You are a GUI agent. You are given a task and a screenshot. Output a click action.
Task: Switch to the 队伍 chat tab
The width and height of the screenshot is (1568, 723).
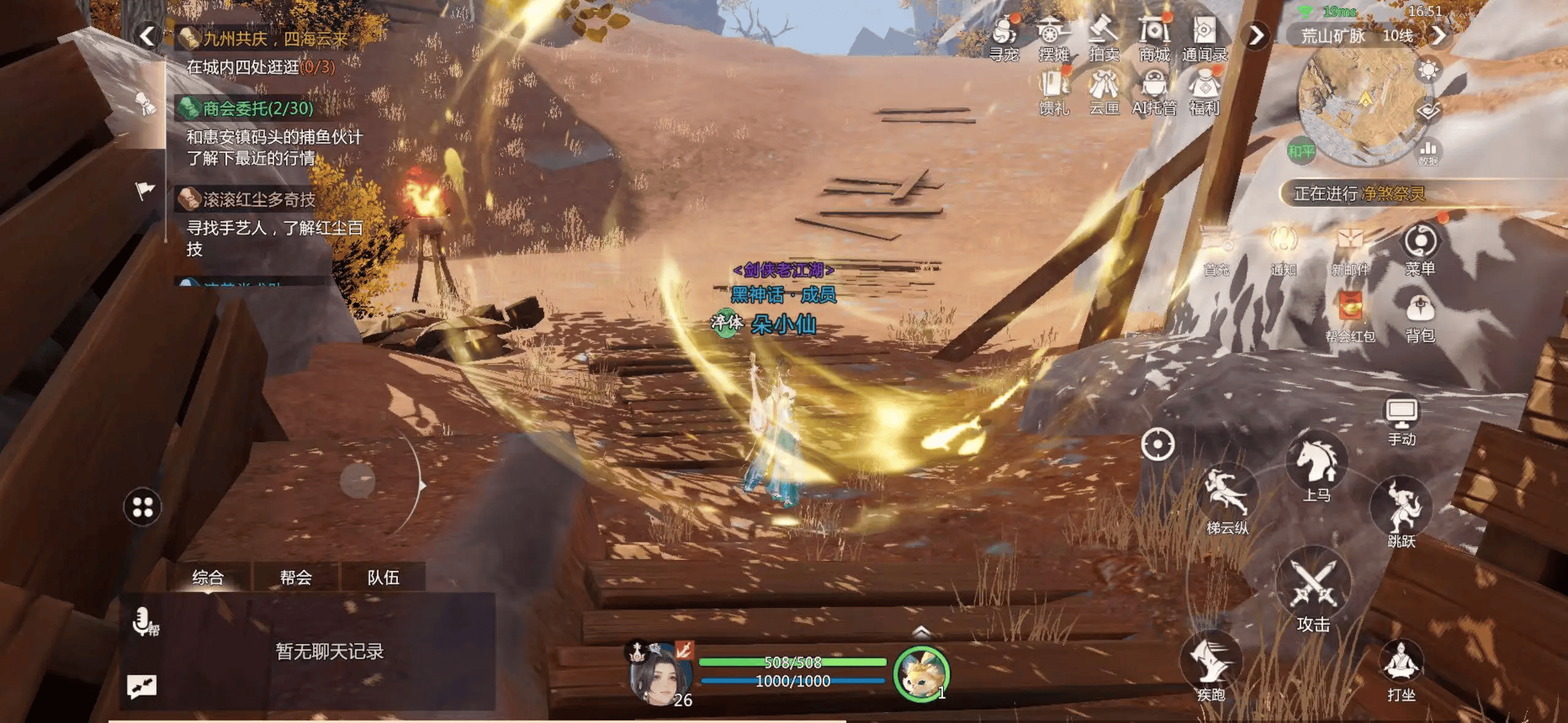click(x=383, y=577)
